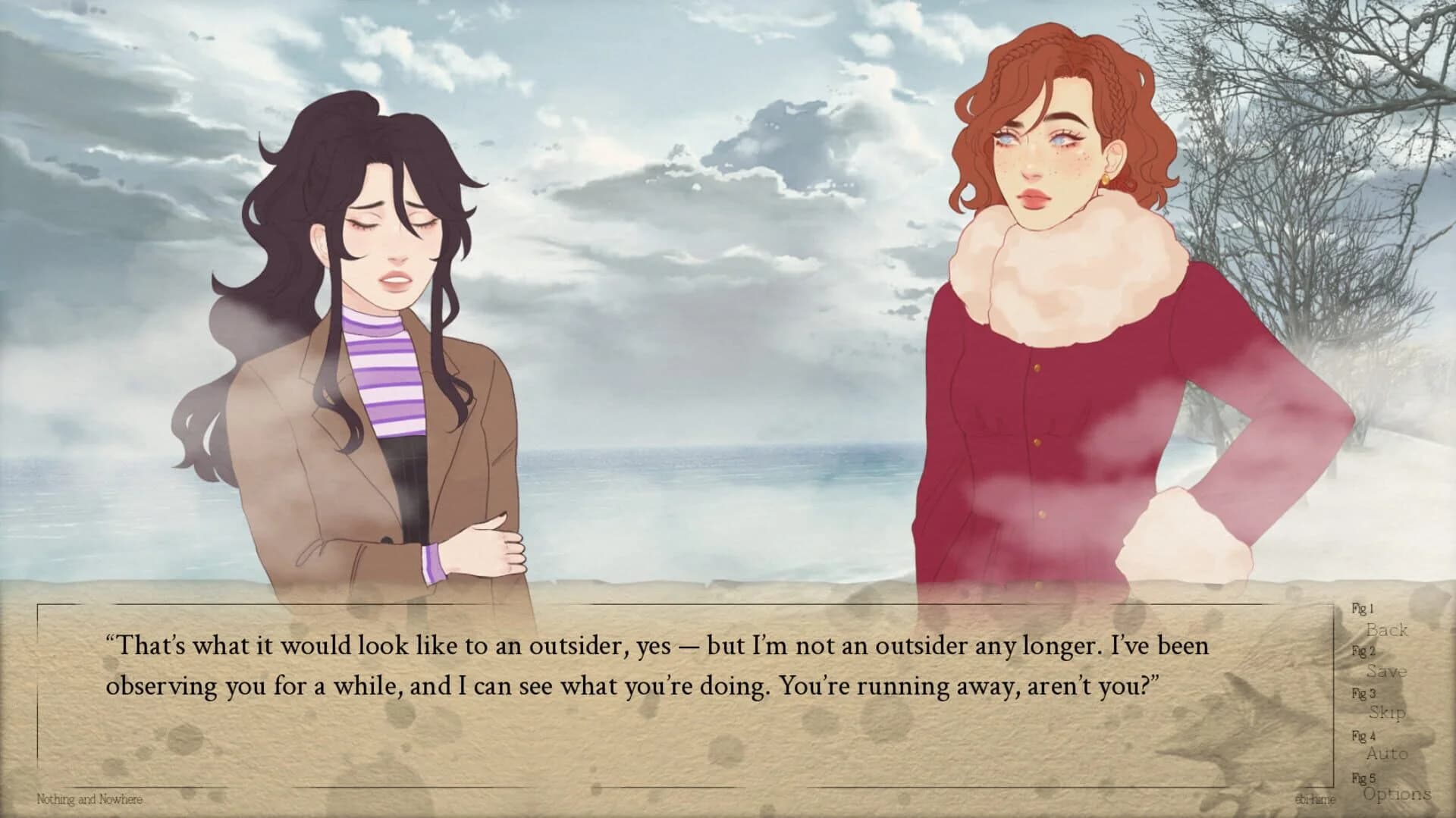Click the quoted dialogue line starting with 'That's'

pos(379,646)
